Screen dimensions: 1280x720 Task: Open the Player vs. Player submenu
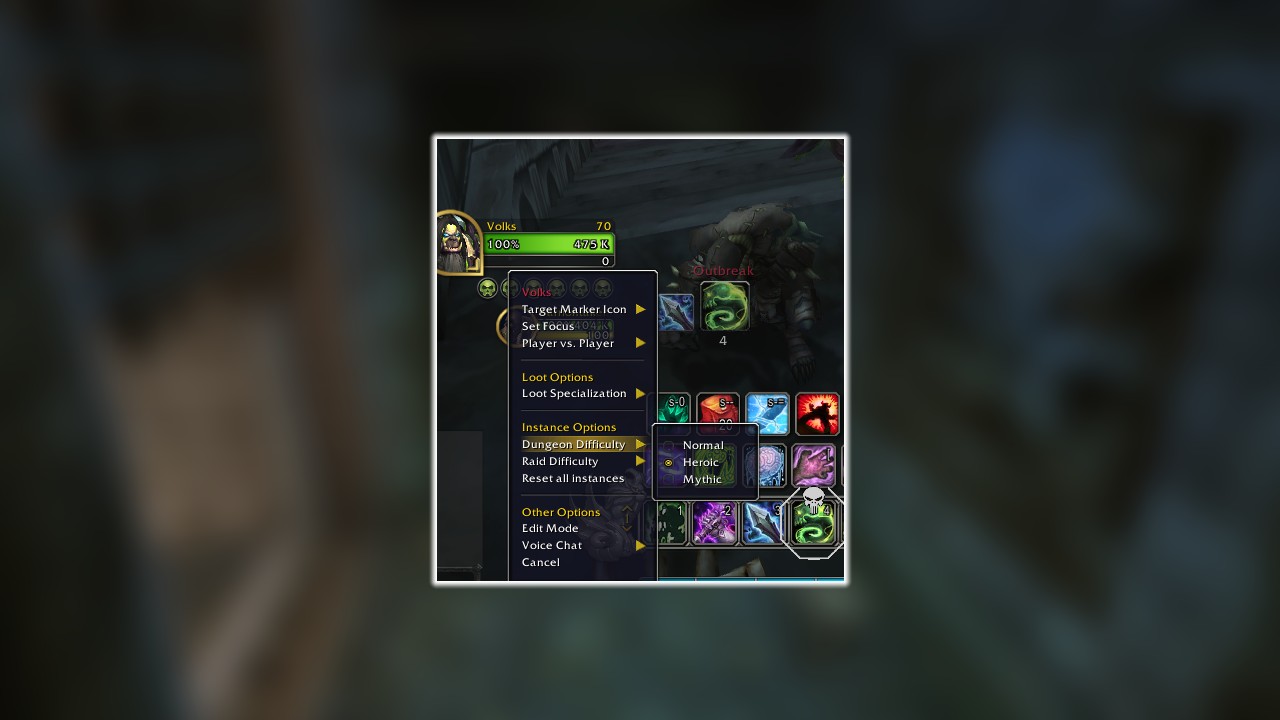(568, 343)
